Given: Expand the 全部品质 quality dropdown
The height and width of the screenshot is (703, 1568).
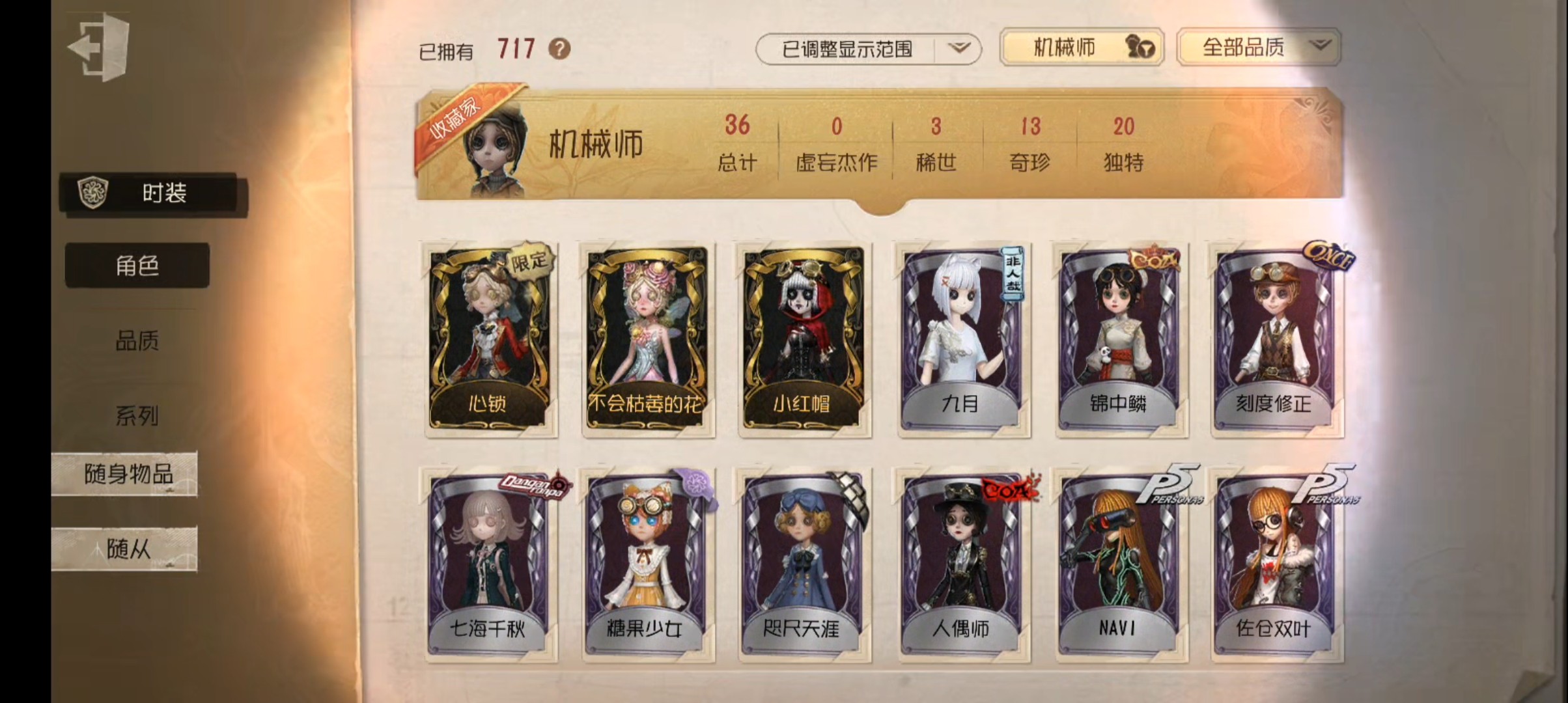Looking at the screenshot, I should coord(1258,48).
